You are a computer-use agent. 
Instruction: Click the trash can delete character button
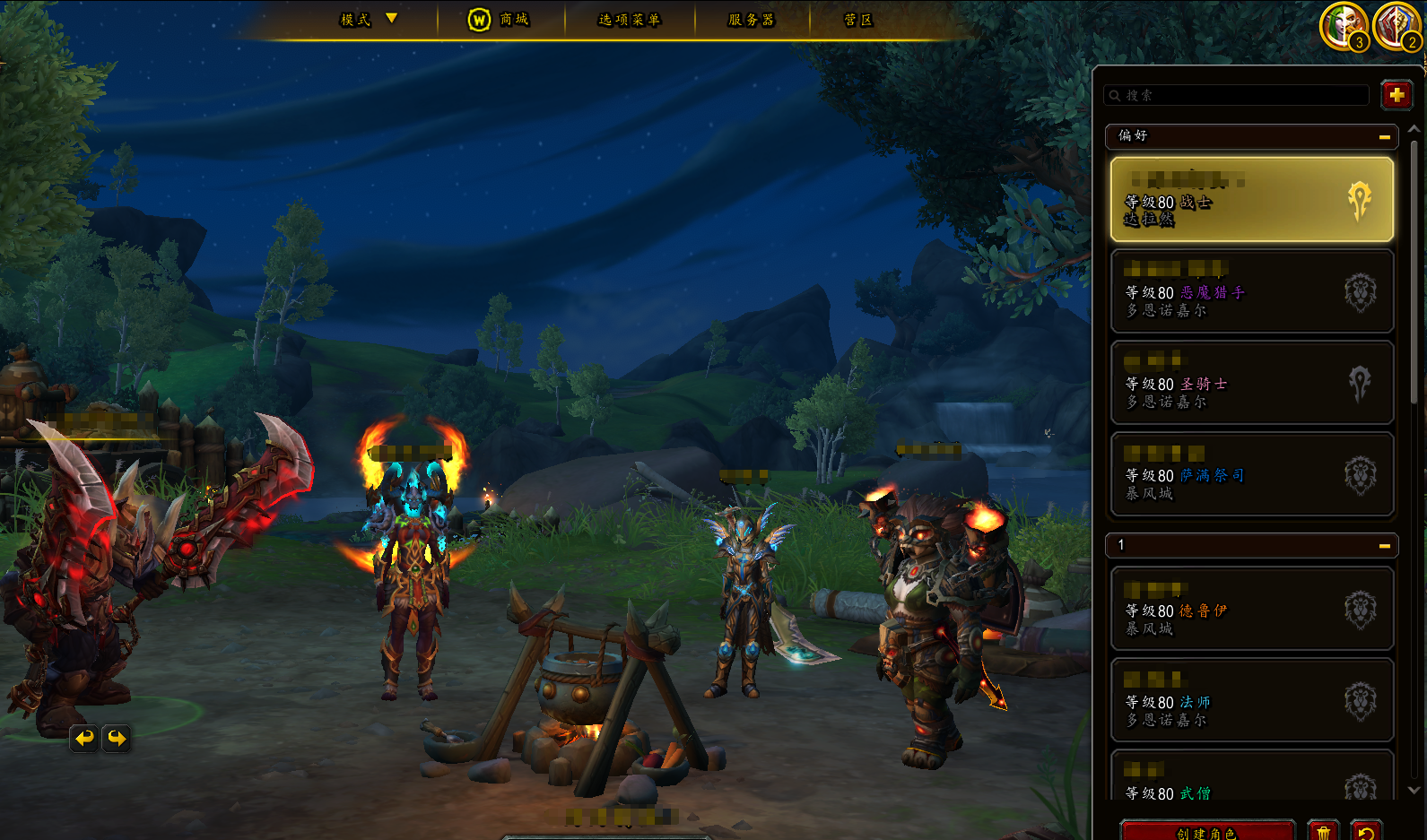pyautogui.click(x=1323, y=832)
